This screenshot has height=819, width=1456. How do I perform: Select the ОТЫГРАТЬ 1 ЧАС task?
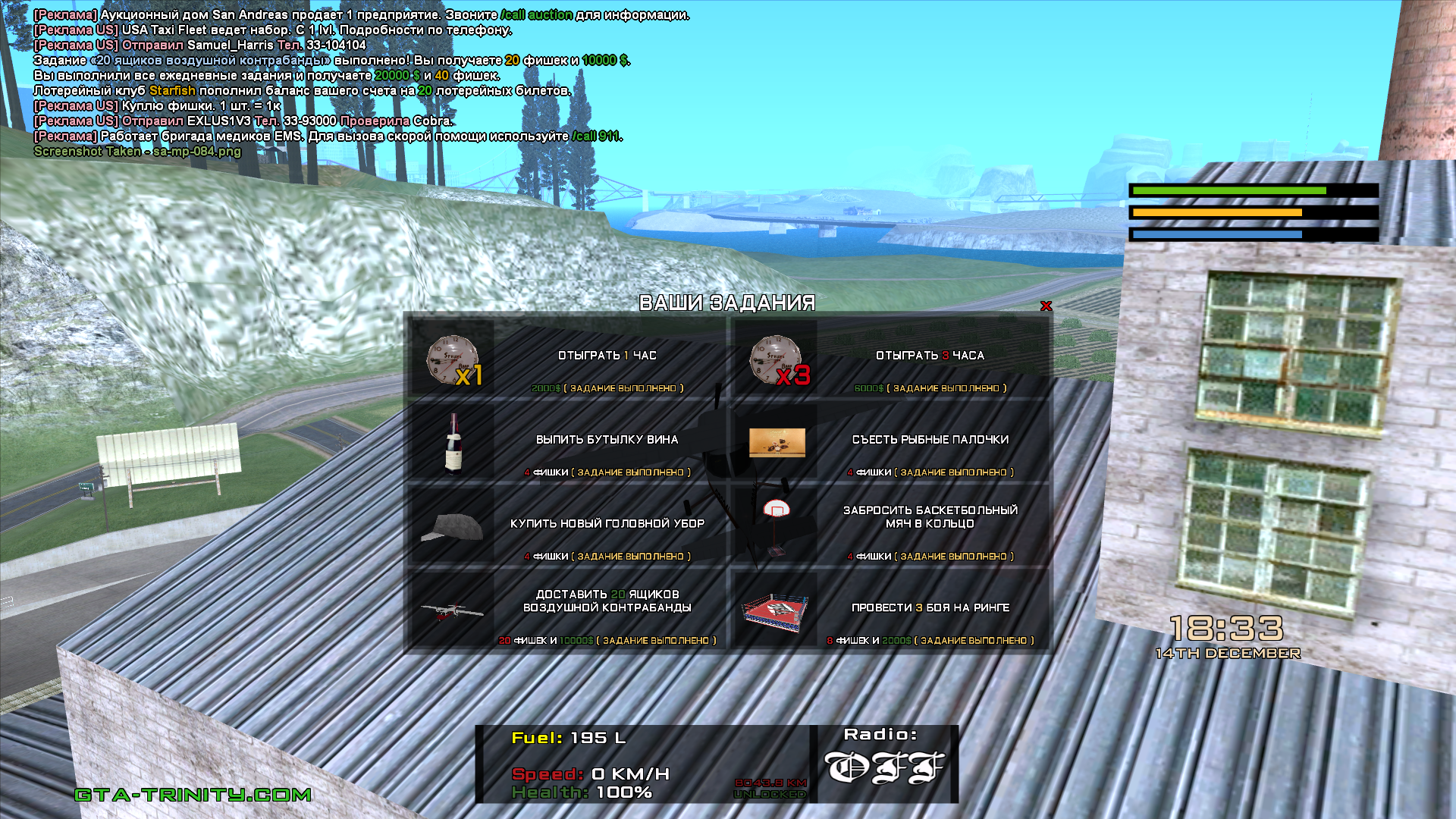[607, 356]
